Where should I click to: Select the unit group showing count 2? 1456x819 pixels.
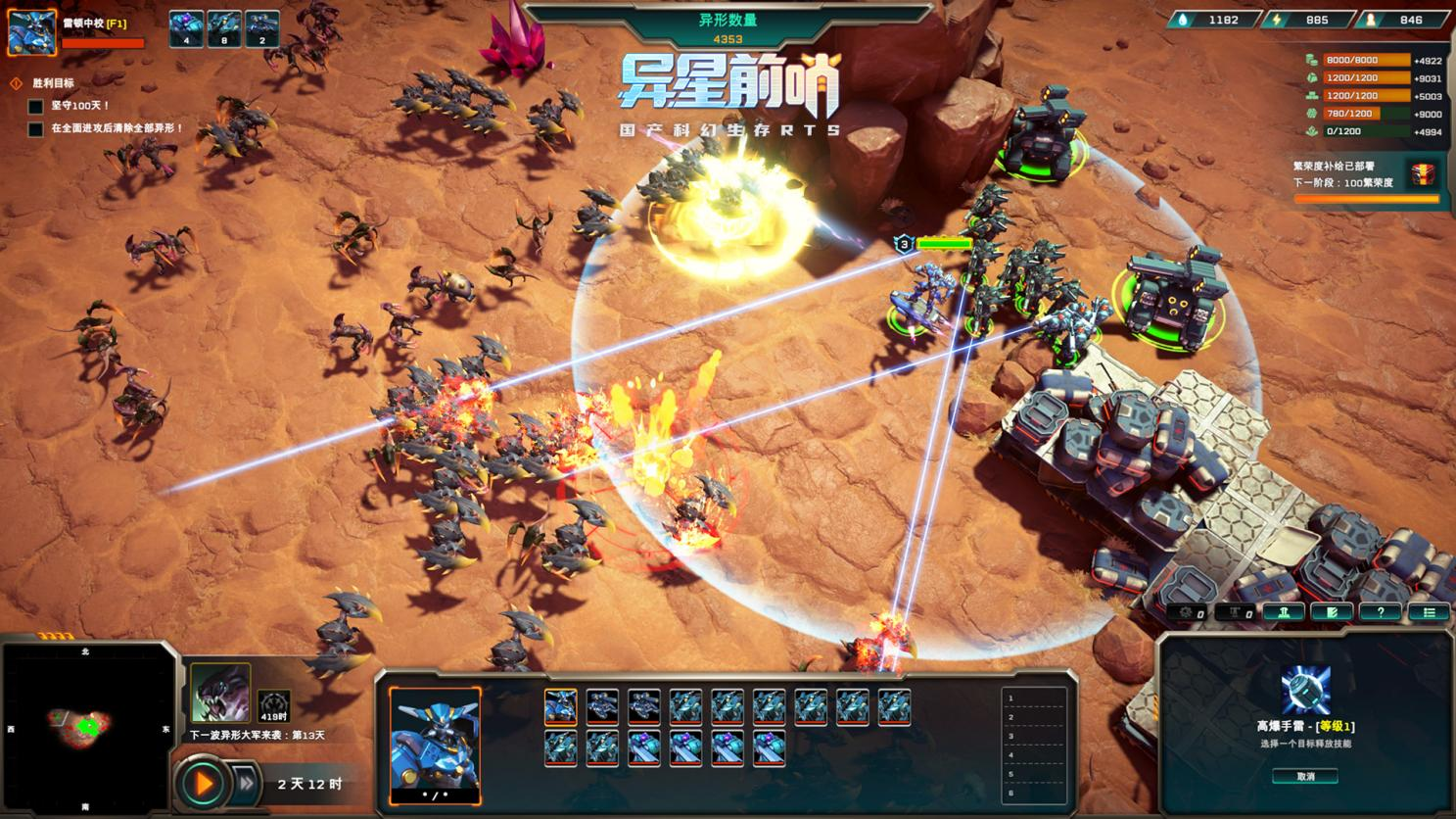coord(261,29)
